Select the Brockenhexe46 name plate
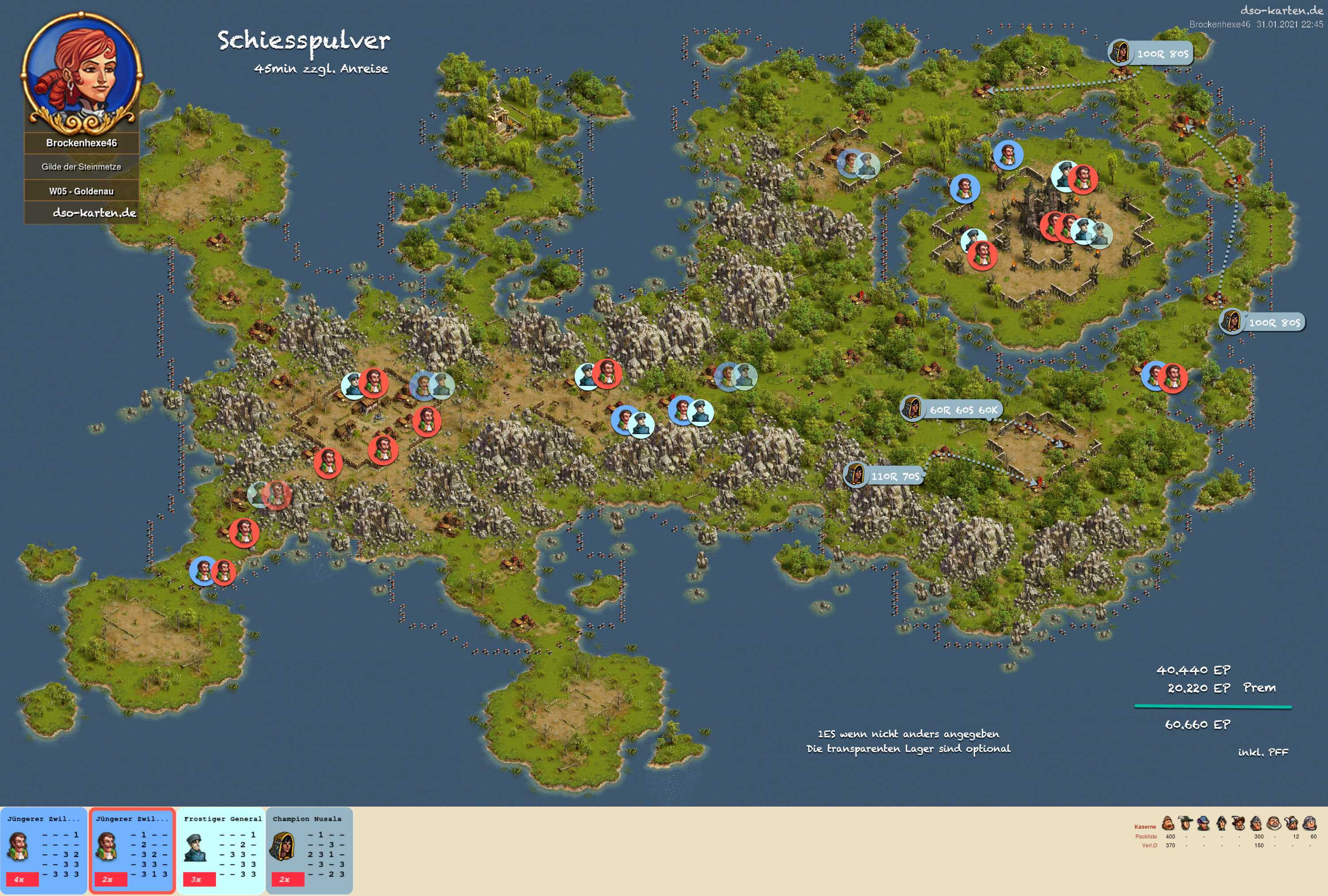1328x896 pixels. pyautogui.click(x=82, y=143)
